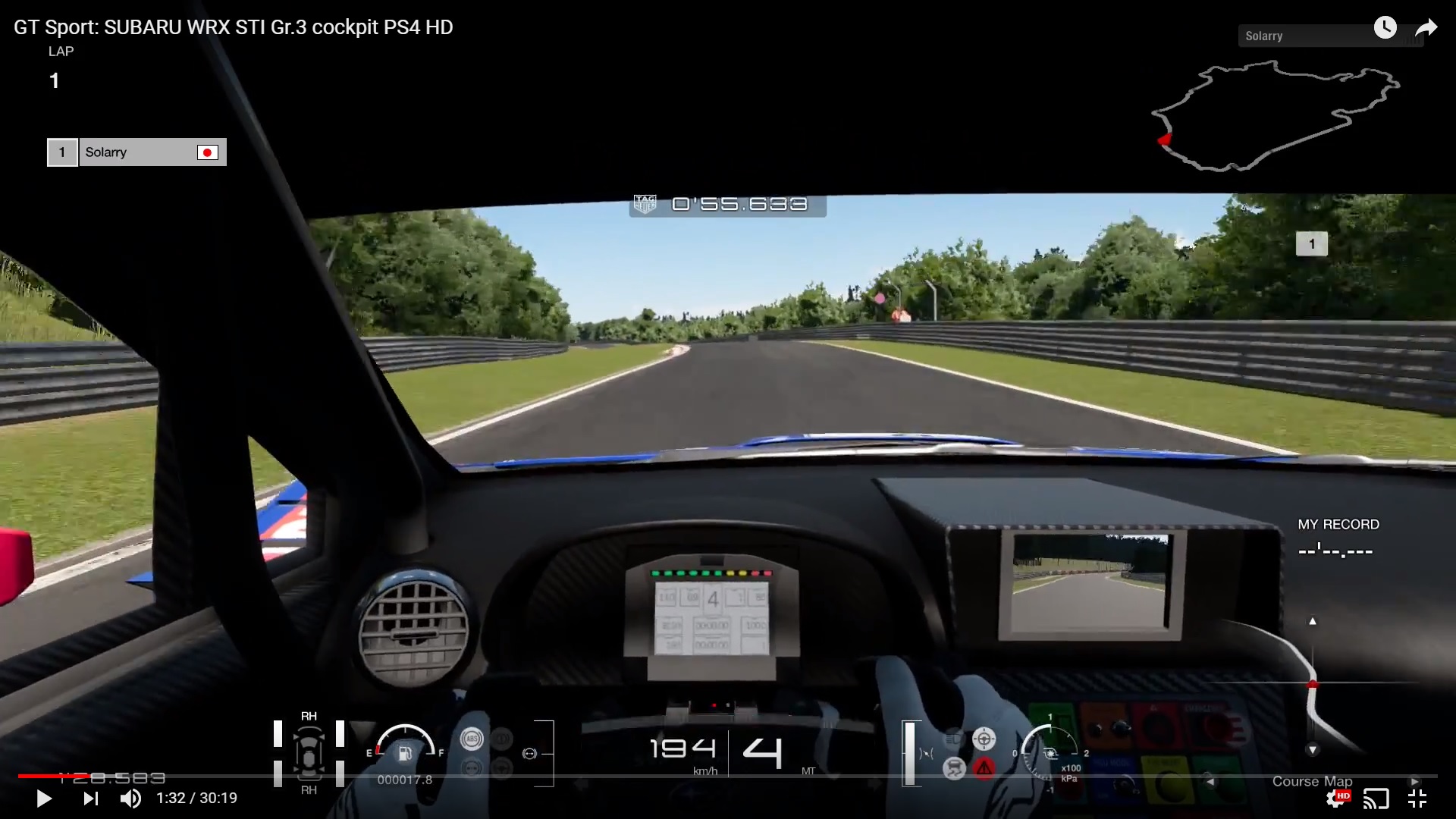
Task: Select the Japanese flag beside Solarry's leaderboard entry
Action: pyautogui.click(x=207, y=152)
